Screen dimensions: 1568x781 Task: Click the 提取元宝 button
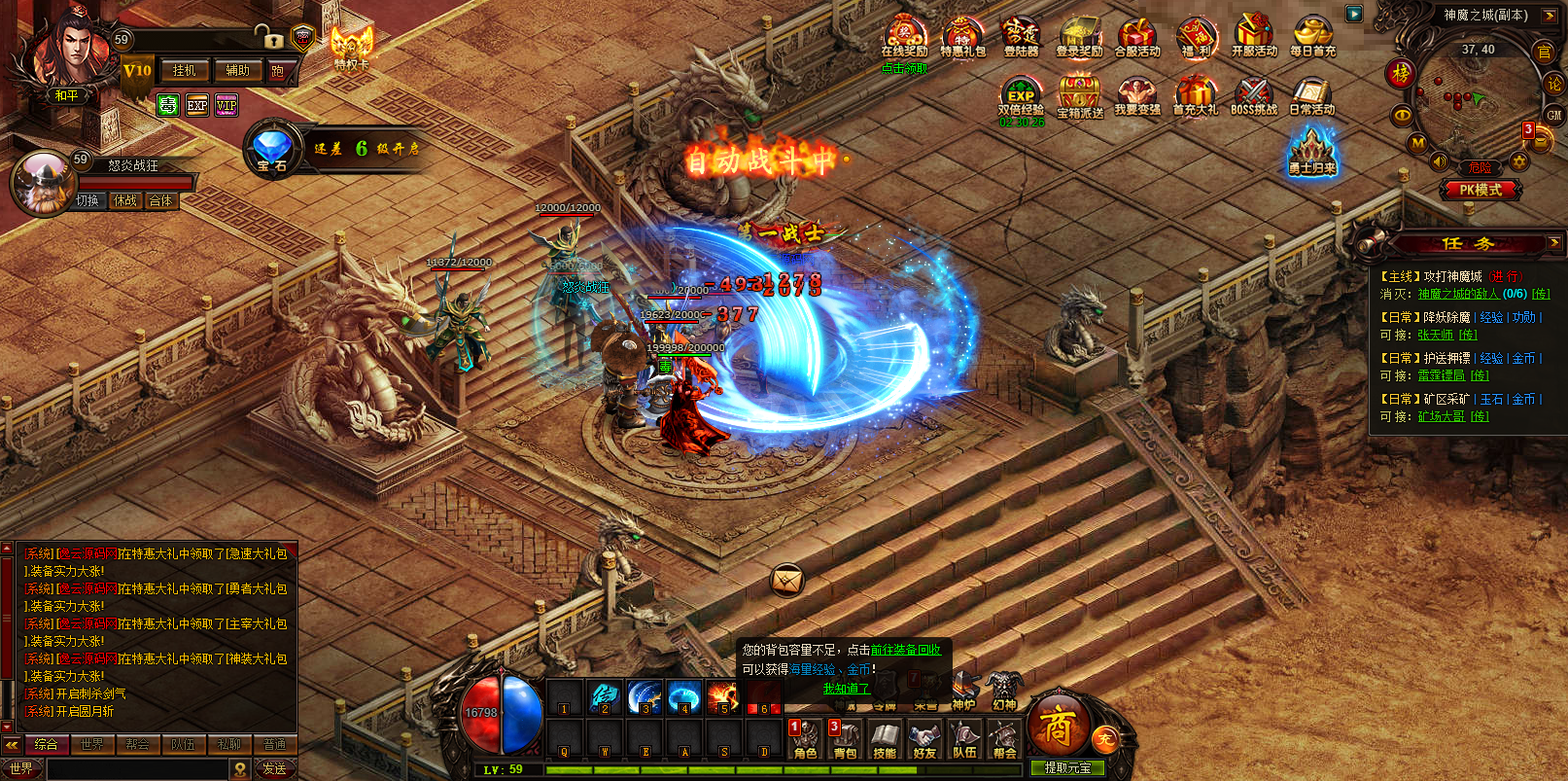click(x=1066, y=768)
